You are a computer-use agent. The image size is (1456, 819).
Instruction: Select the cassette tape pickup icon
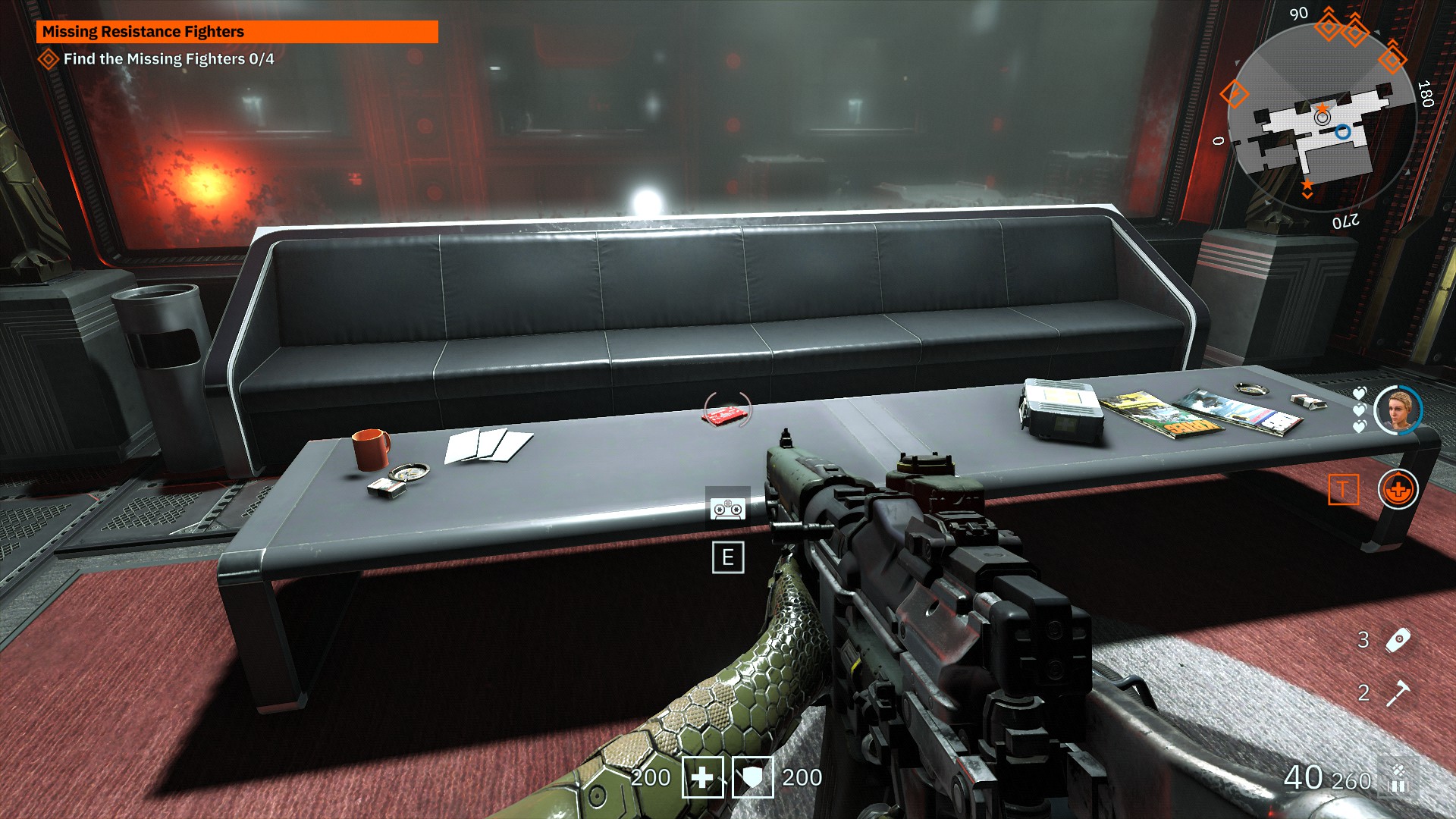tap(728, 509)
